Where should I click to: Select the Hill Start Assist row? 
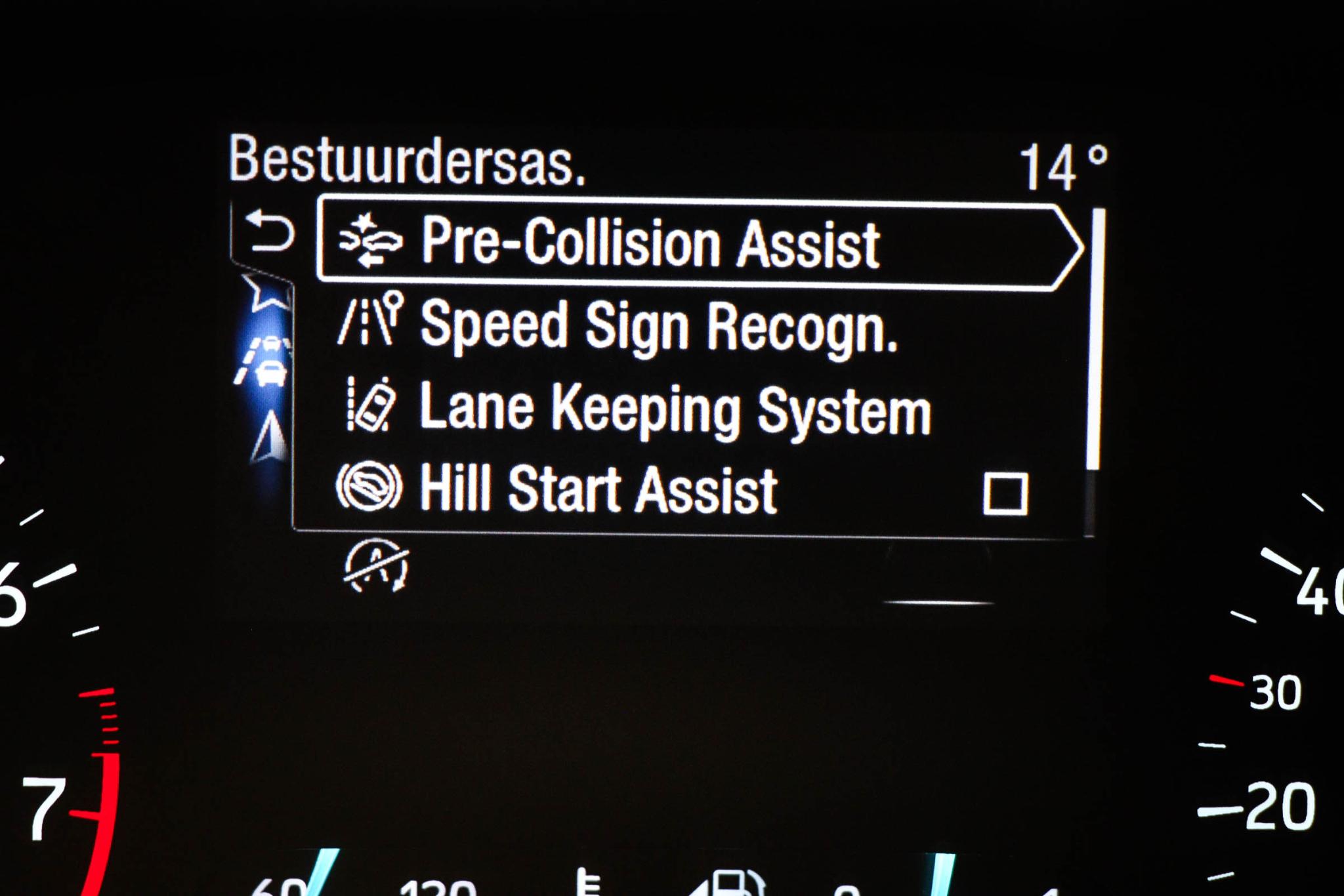[598, 489]
